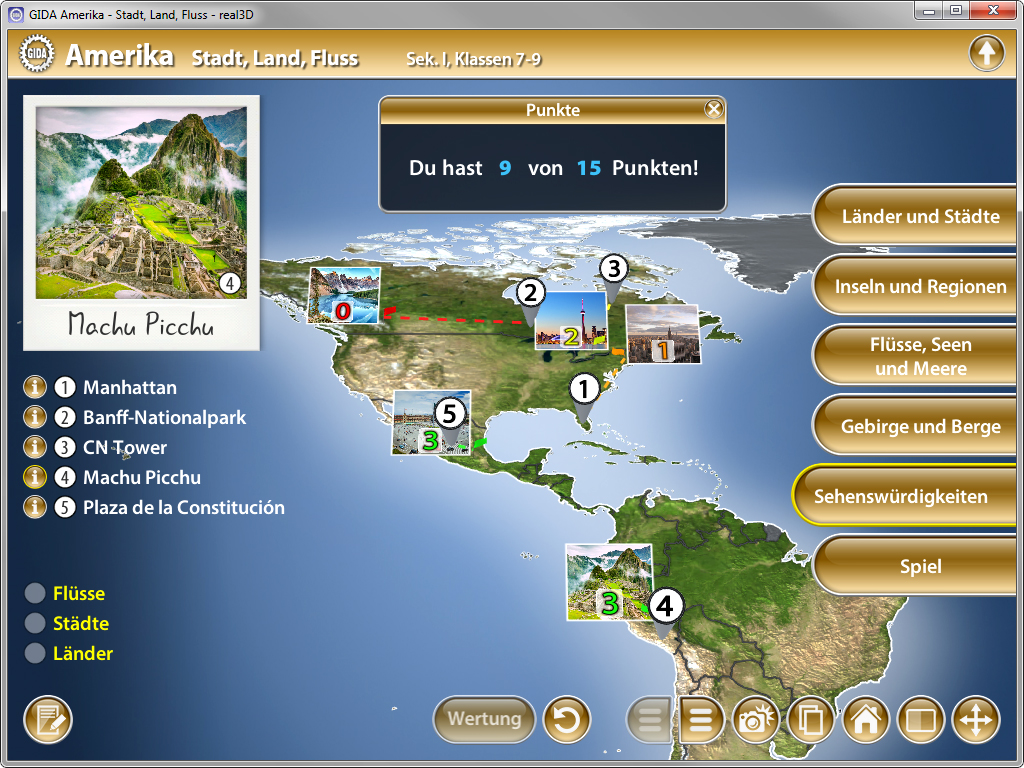Screen dimensions: 1024x768
Task: Show info for Manhattan
Action: click(x=36, y=388)
